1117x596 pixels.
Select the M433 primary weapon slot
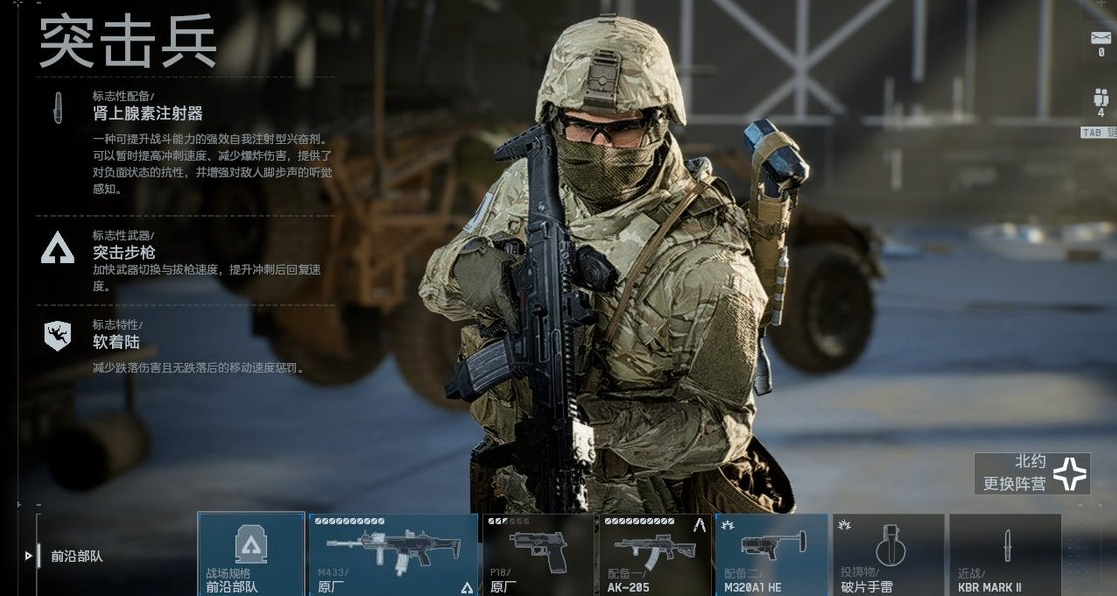pos(393,554)
